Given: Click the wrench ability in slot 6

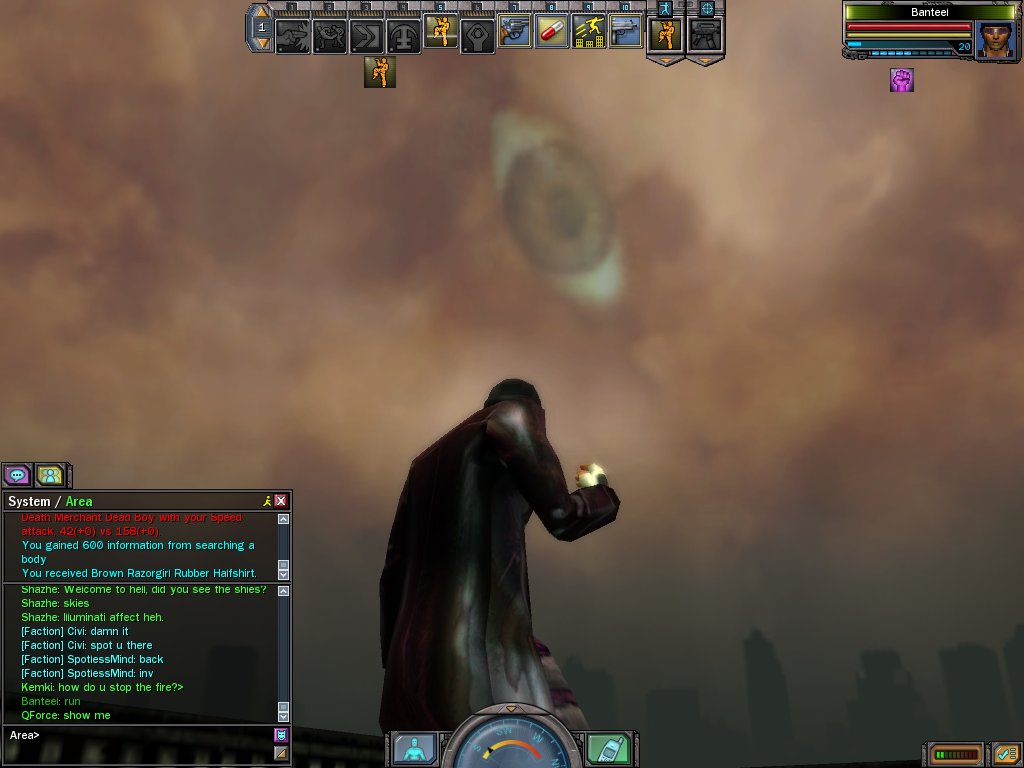Looking at the screenshot, I should coord(477,37).
